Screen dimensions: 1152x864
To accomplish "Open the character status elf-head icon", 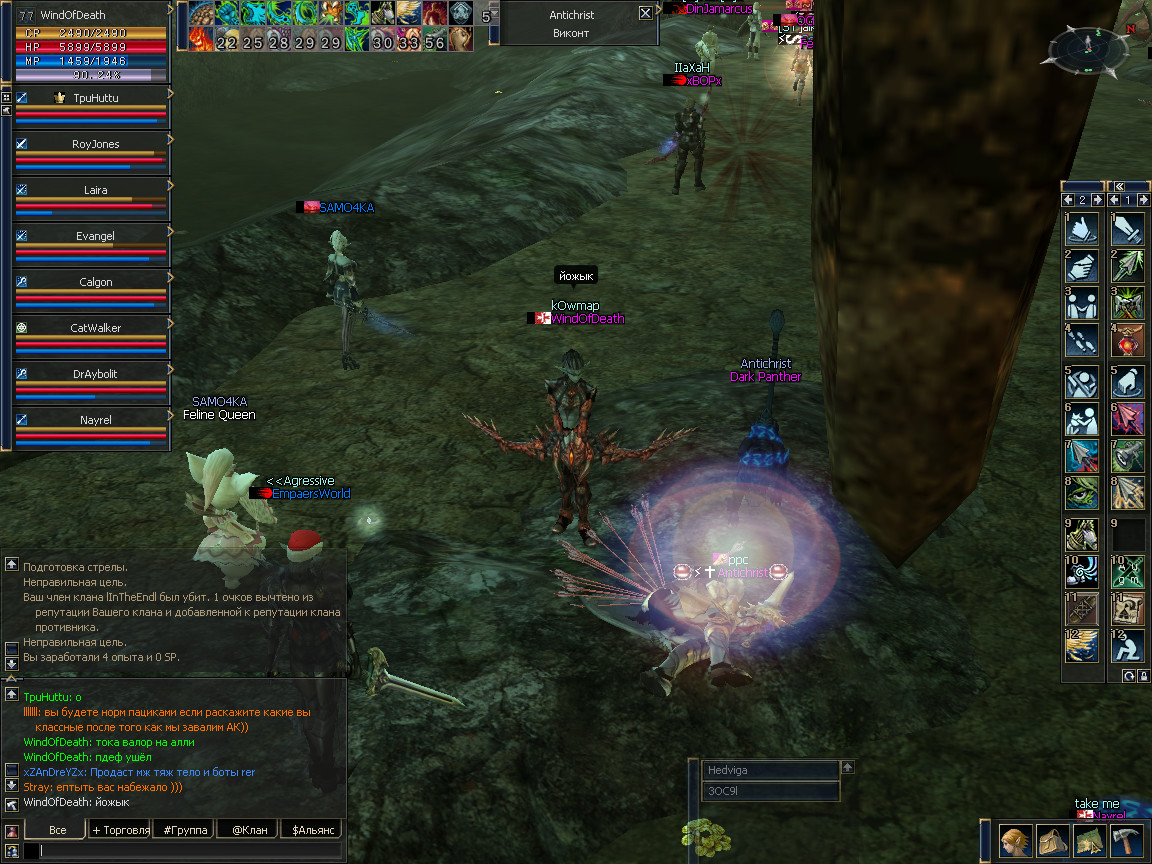I will [1016, 841].
